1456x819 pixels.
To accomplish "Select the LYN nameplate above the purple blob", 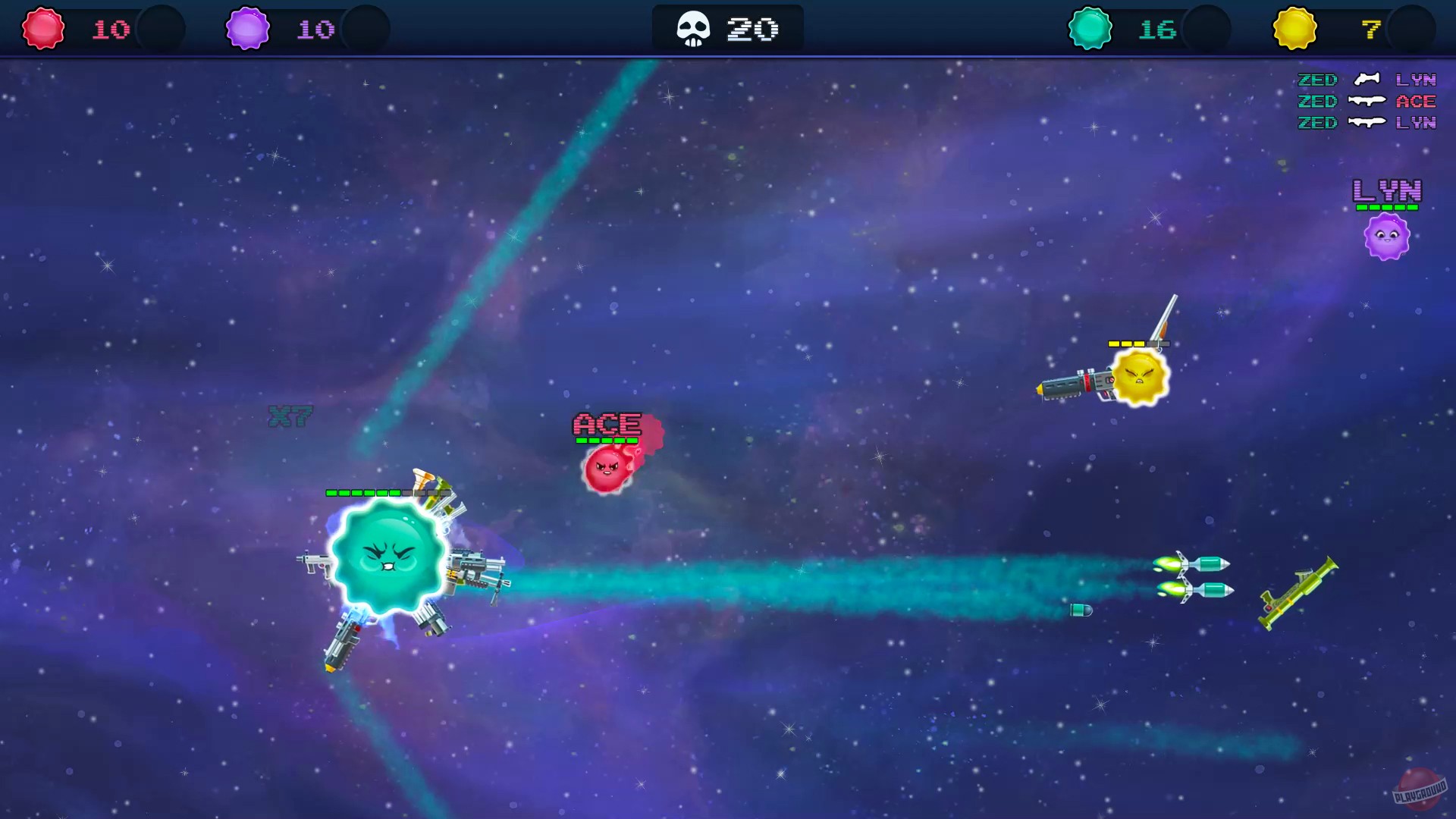I will (x=1388, y=191).
